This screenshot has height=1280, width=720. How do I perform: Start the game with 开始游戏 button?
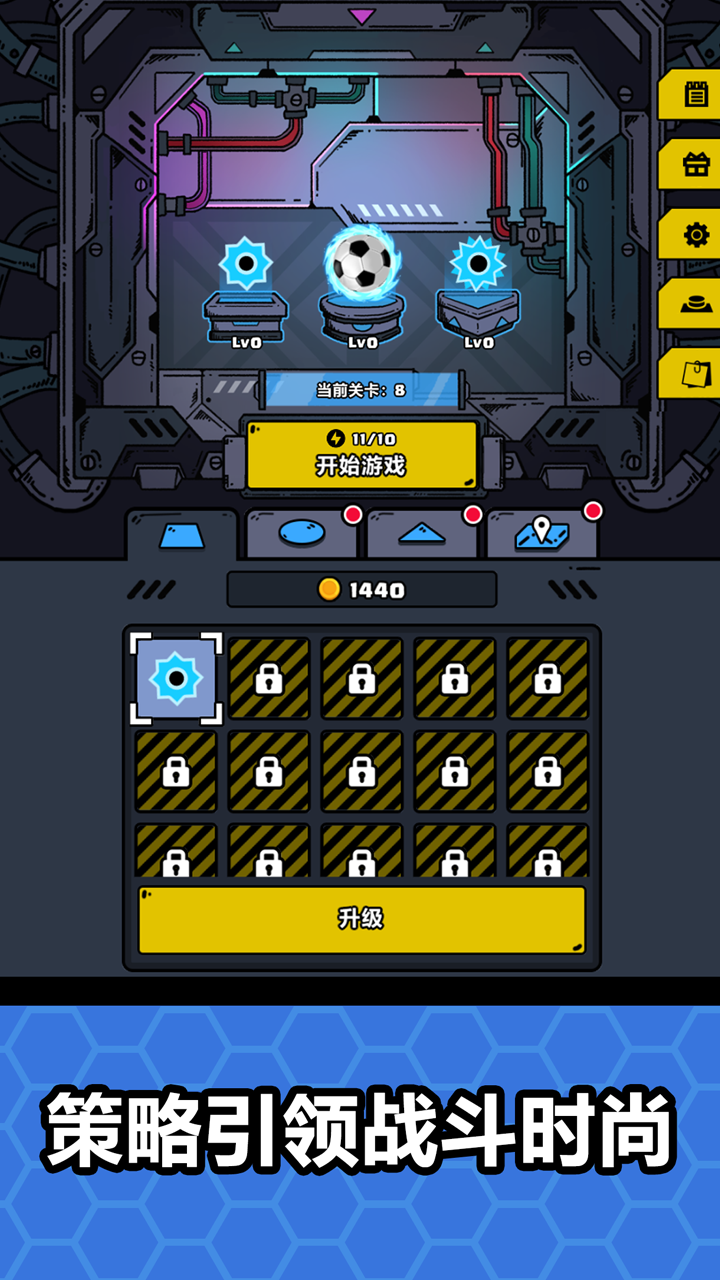pos(361,455)
